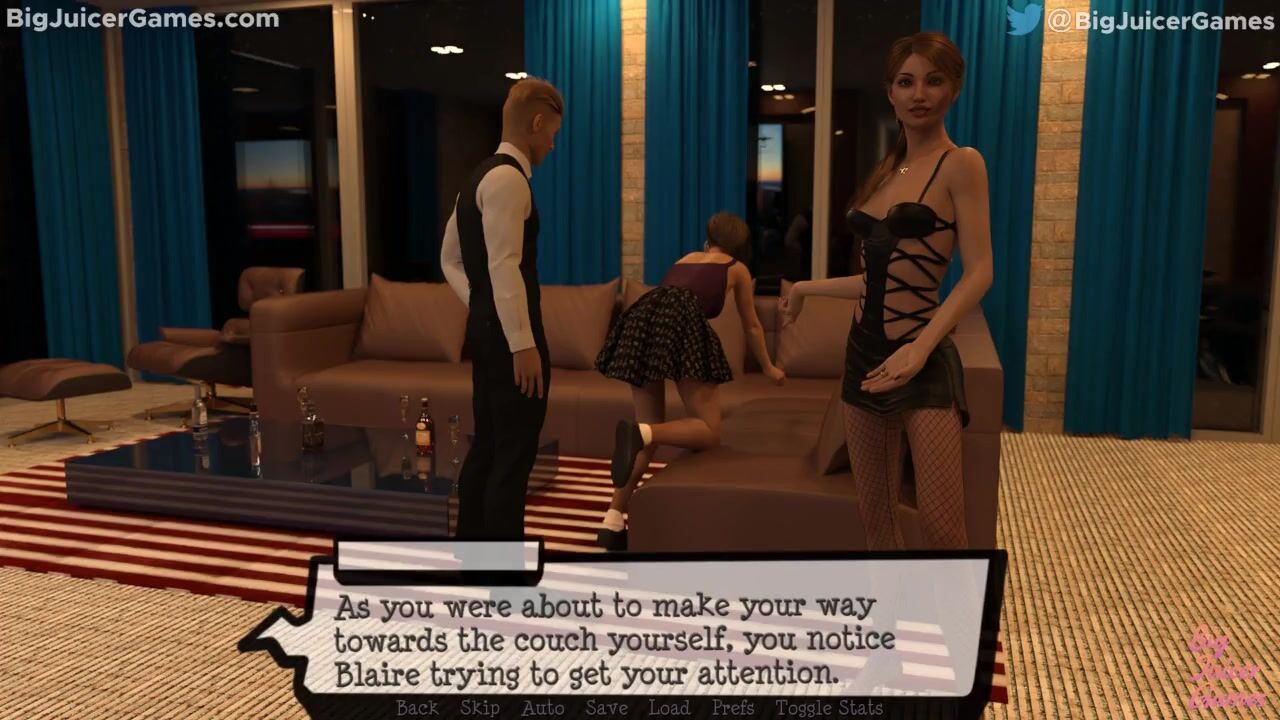Open the Load menu

click(x=669, y=708)
